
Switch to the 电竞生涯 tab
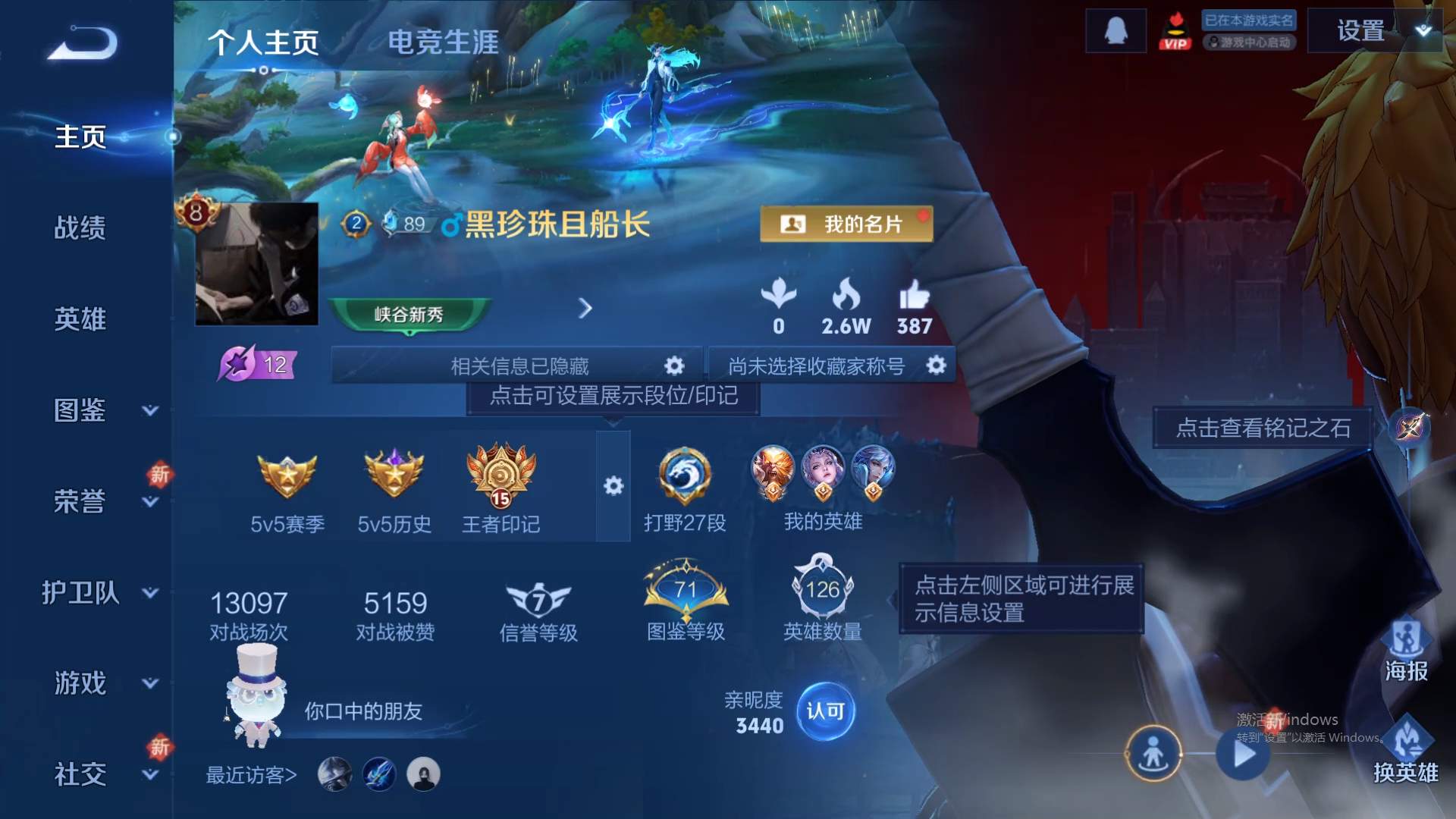444,43
